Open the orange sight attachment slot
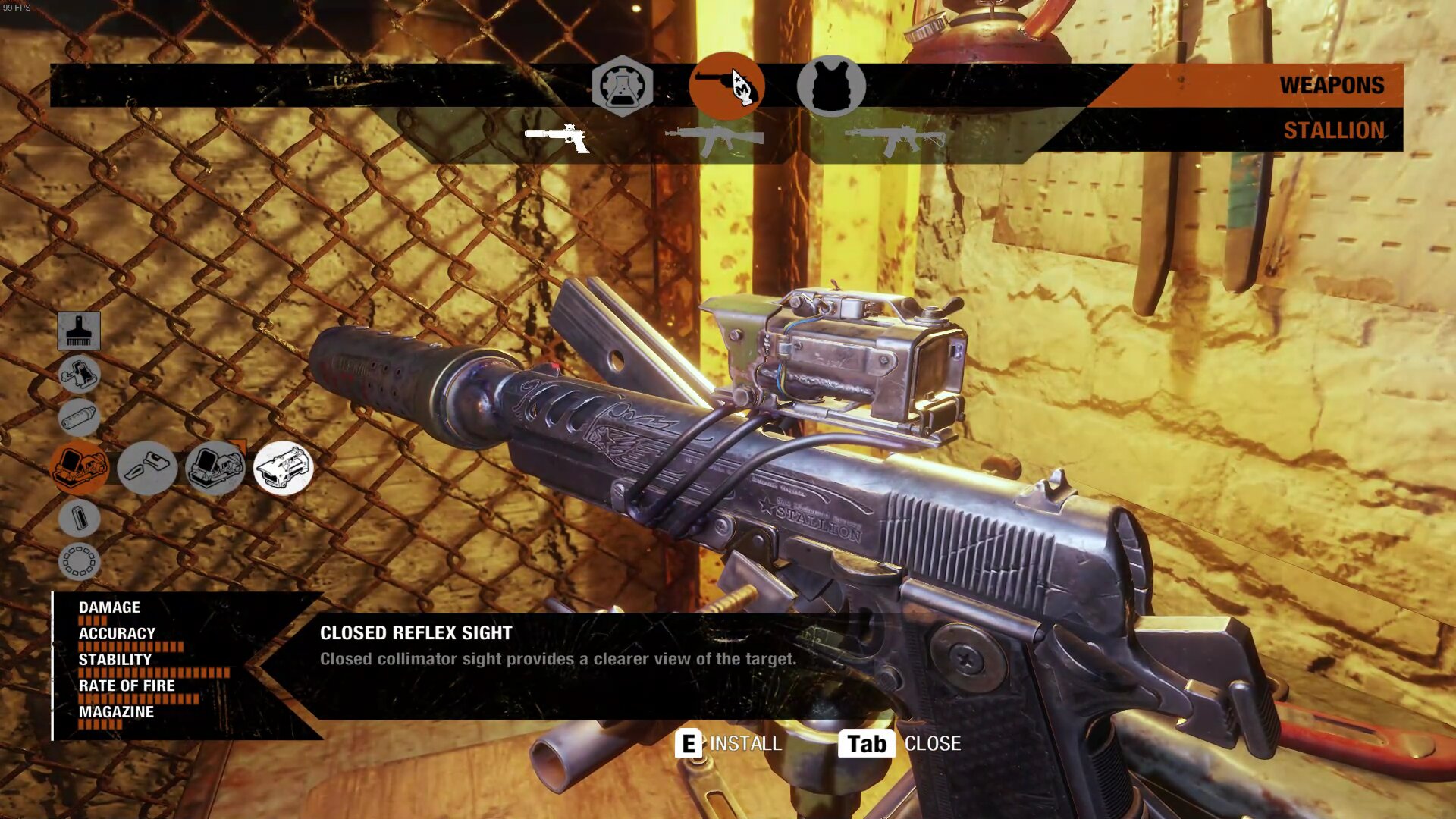 (79, 467)
